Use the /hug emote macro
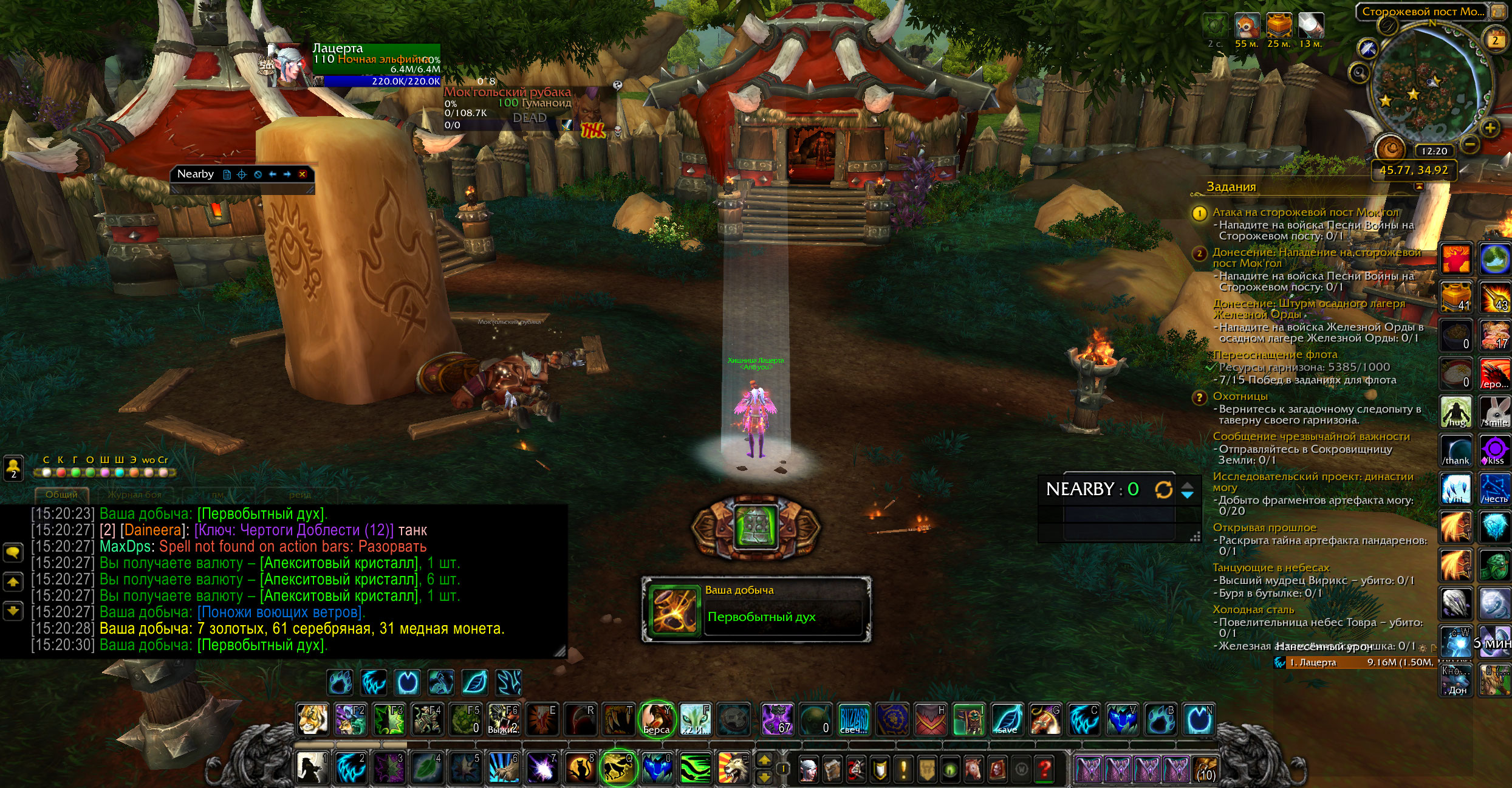 pyautogui.click(x=1456, y=413)
